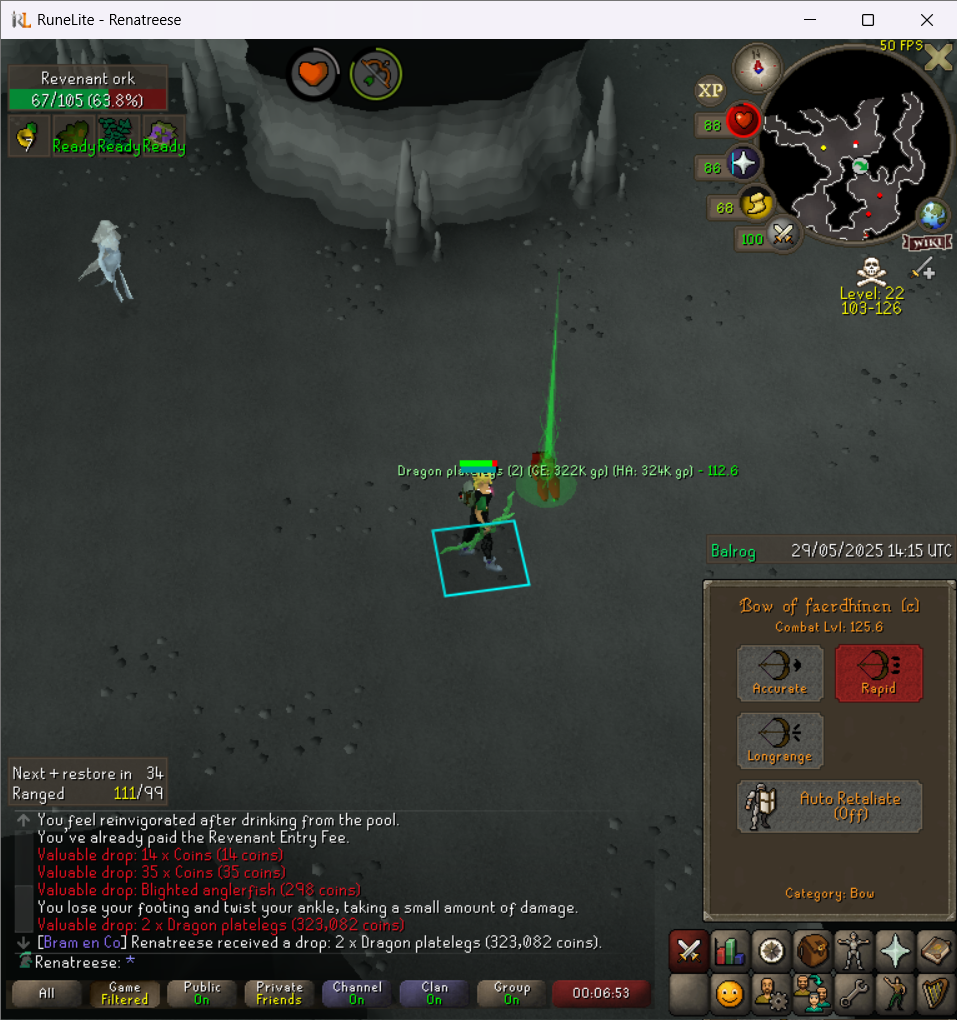Click the compass to face north
The width and height of the screenshot is (957, 1020).
tap(757, 68)
